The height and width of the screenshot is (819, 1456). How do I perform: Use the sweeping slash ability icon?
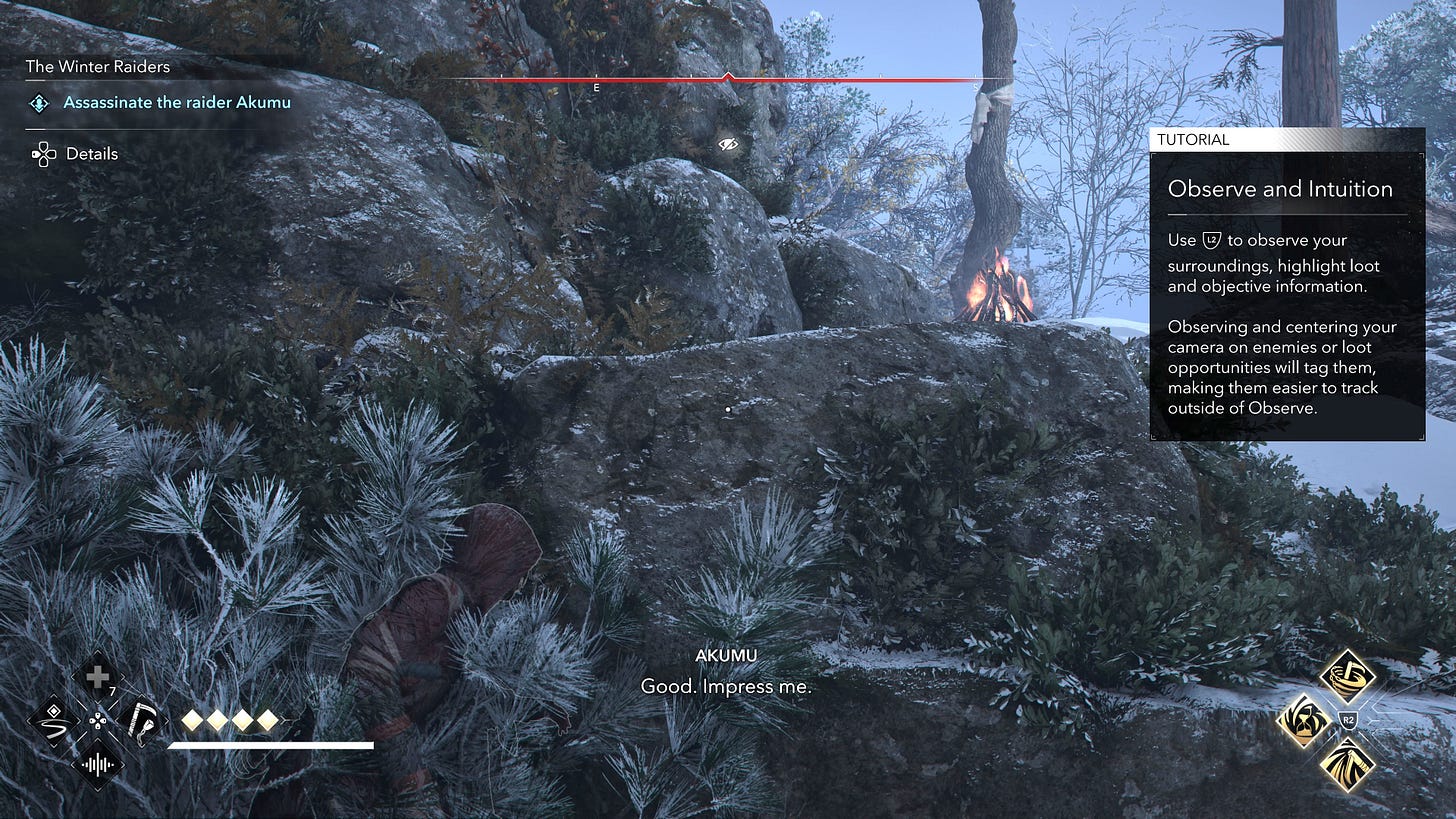(1346, 764)
